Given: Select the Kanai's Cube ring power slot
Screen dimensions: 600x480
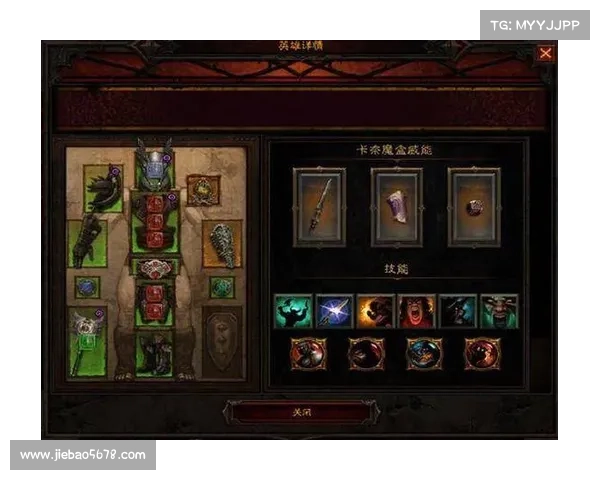Looking at the screenshot, I should click(473, 206).
